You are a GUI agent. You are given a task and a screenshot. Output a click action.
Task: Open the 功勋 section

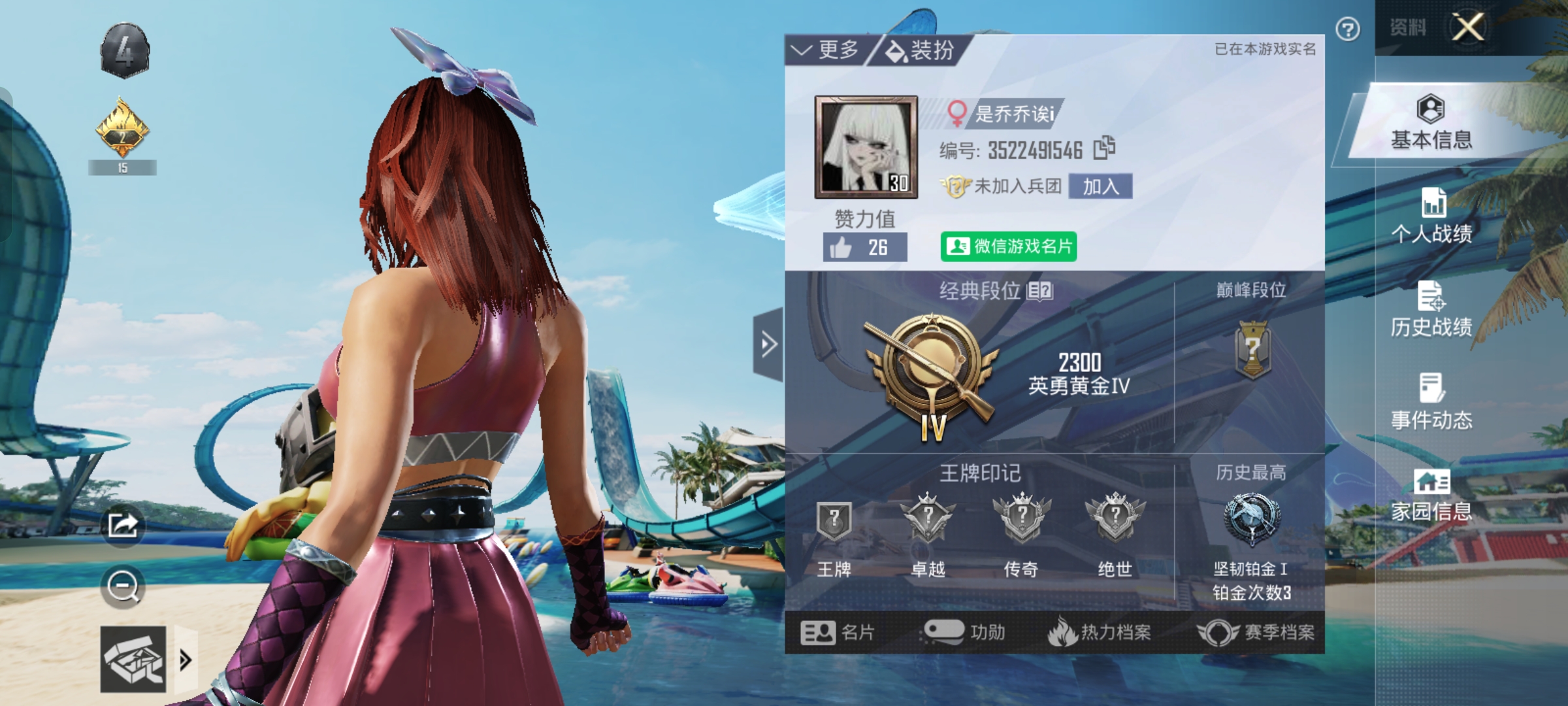(964, 632)
